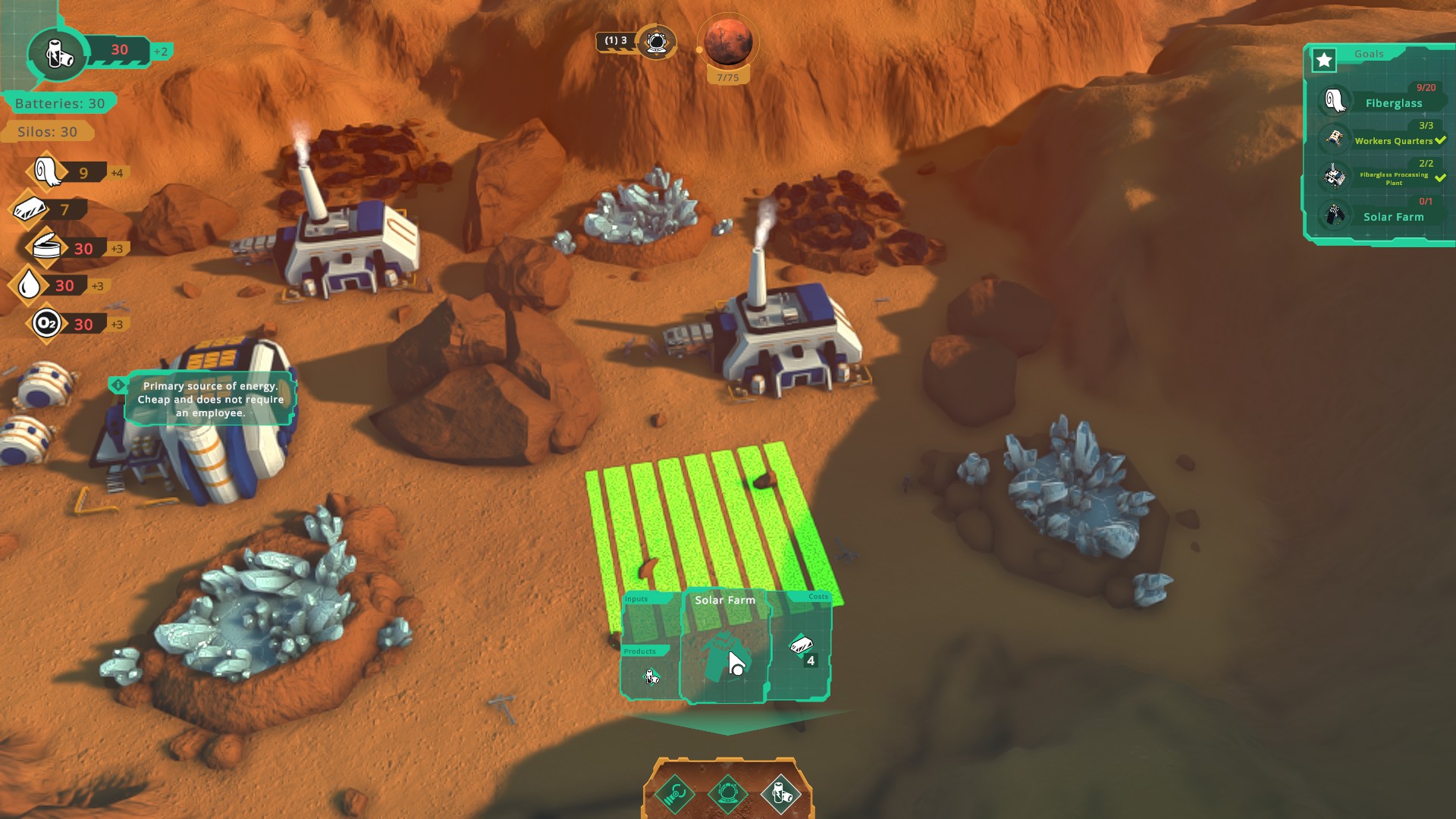Click the astronaut workers icon
This screenshot has width=1456, height=819.
pyautogui.click(x=656, y=41)
